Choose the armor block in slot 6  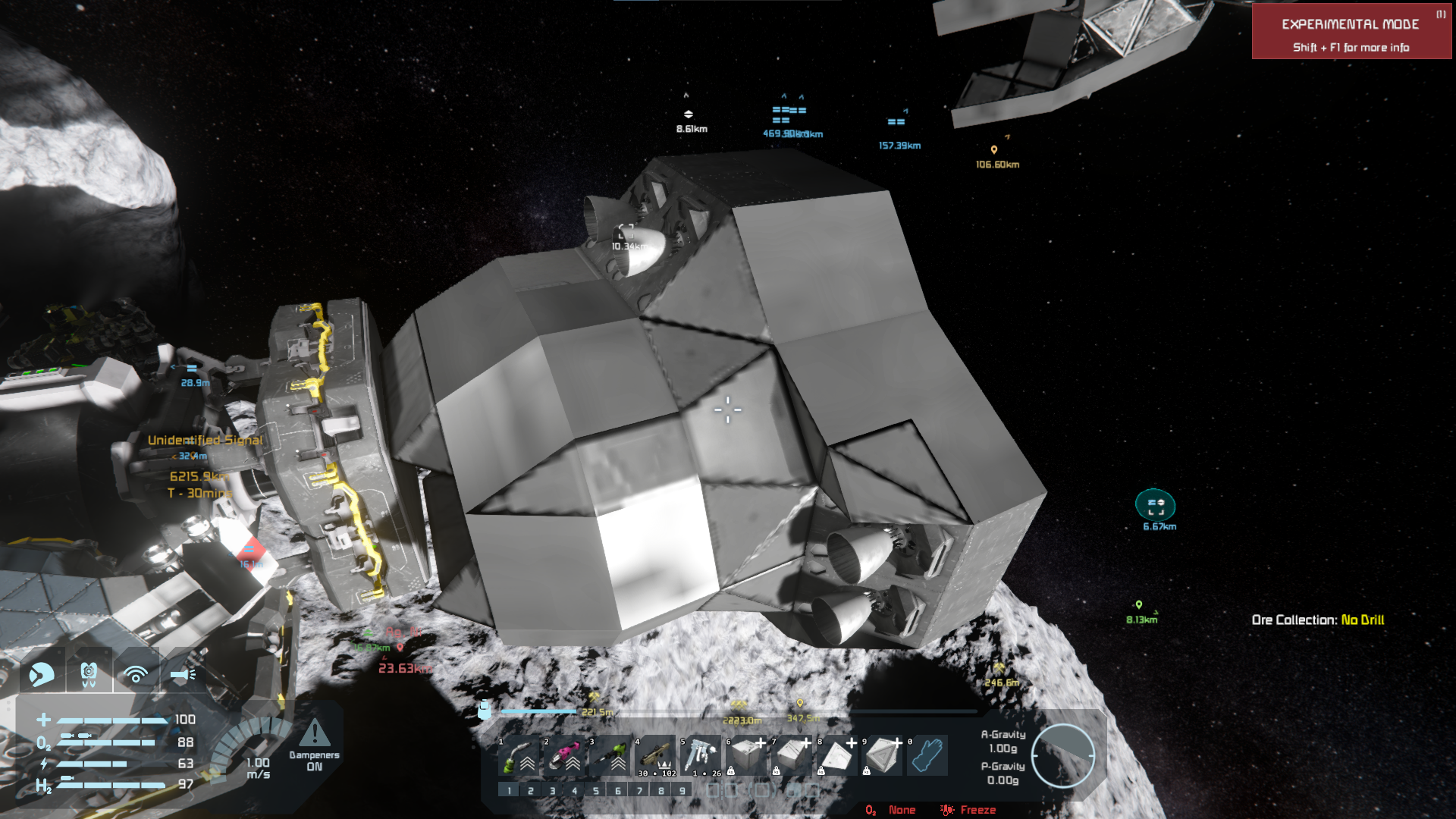tap(745, 755)
